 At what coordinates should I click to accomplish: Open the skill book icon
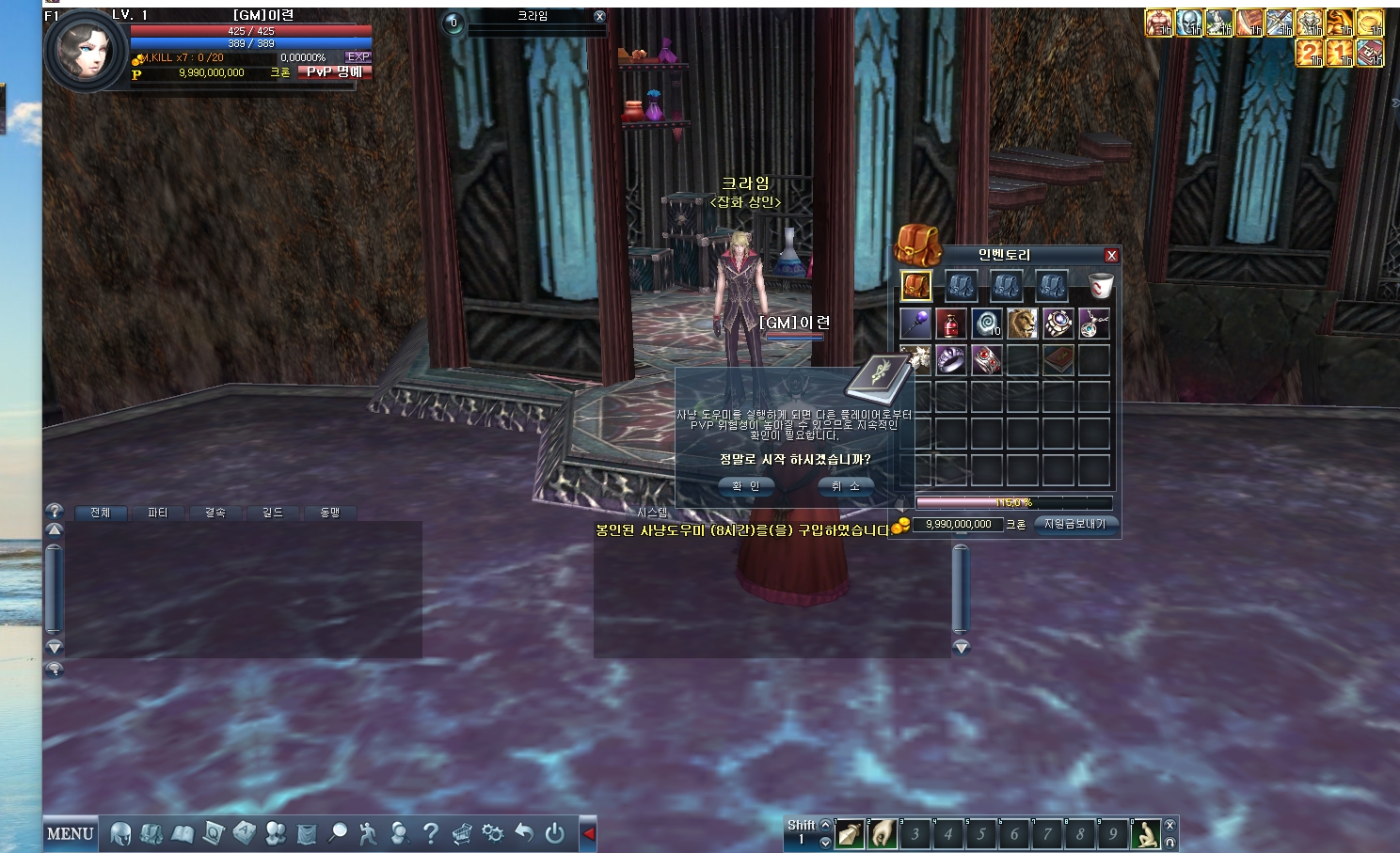(183, 833)
